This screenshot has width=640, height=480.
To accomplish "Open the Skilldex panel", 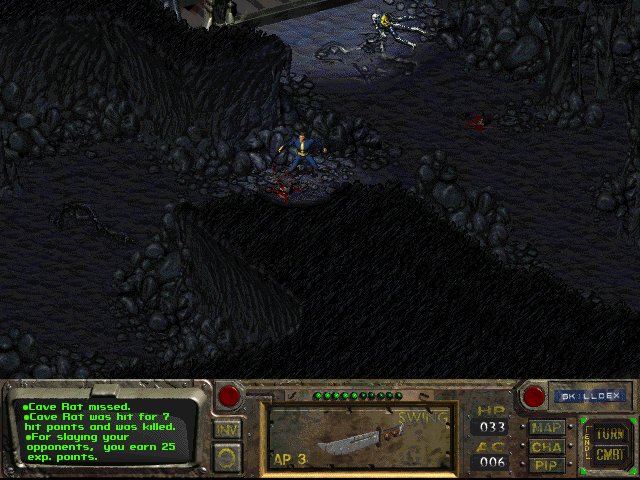I will point(589,396).
